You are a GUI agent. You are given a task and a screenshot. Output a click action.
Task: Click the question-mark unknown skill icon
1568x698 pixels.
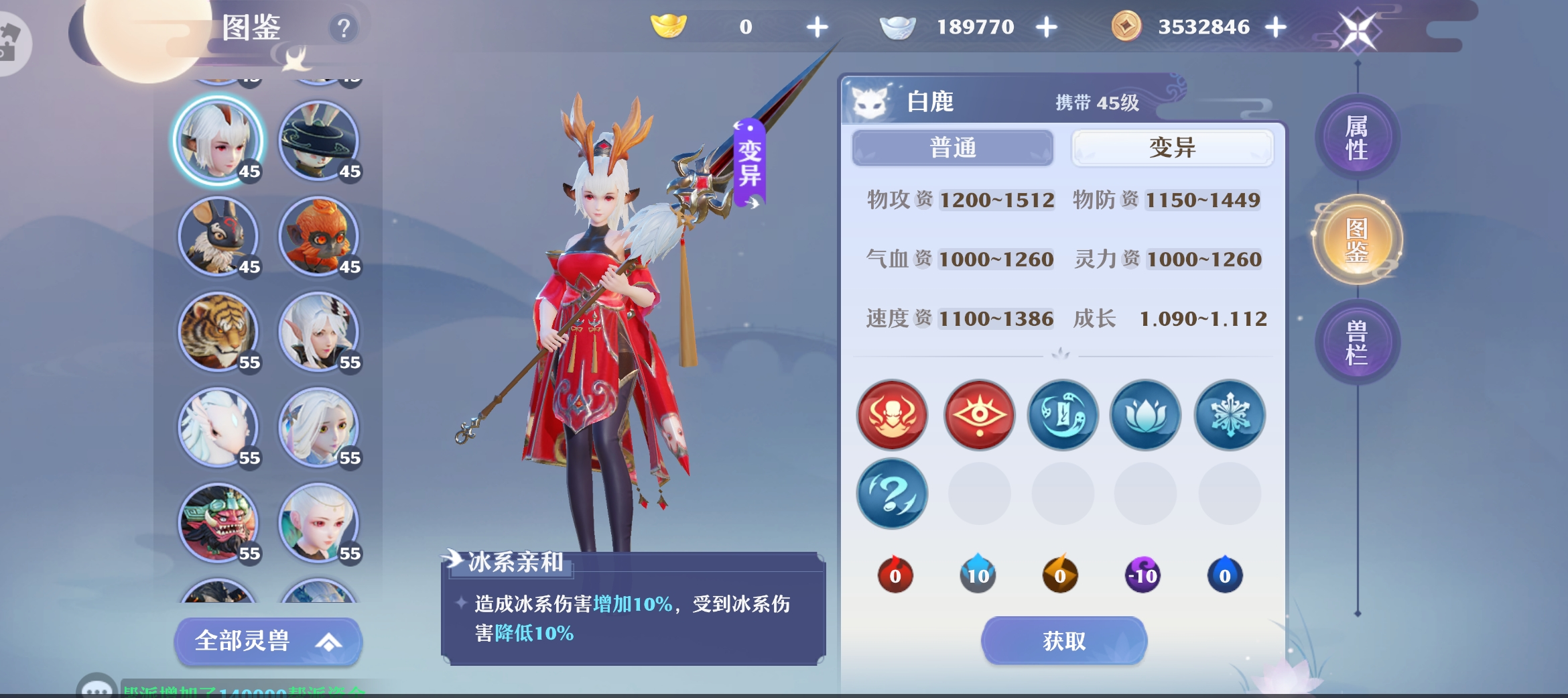892,494
